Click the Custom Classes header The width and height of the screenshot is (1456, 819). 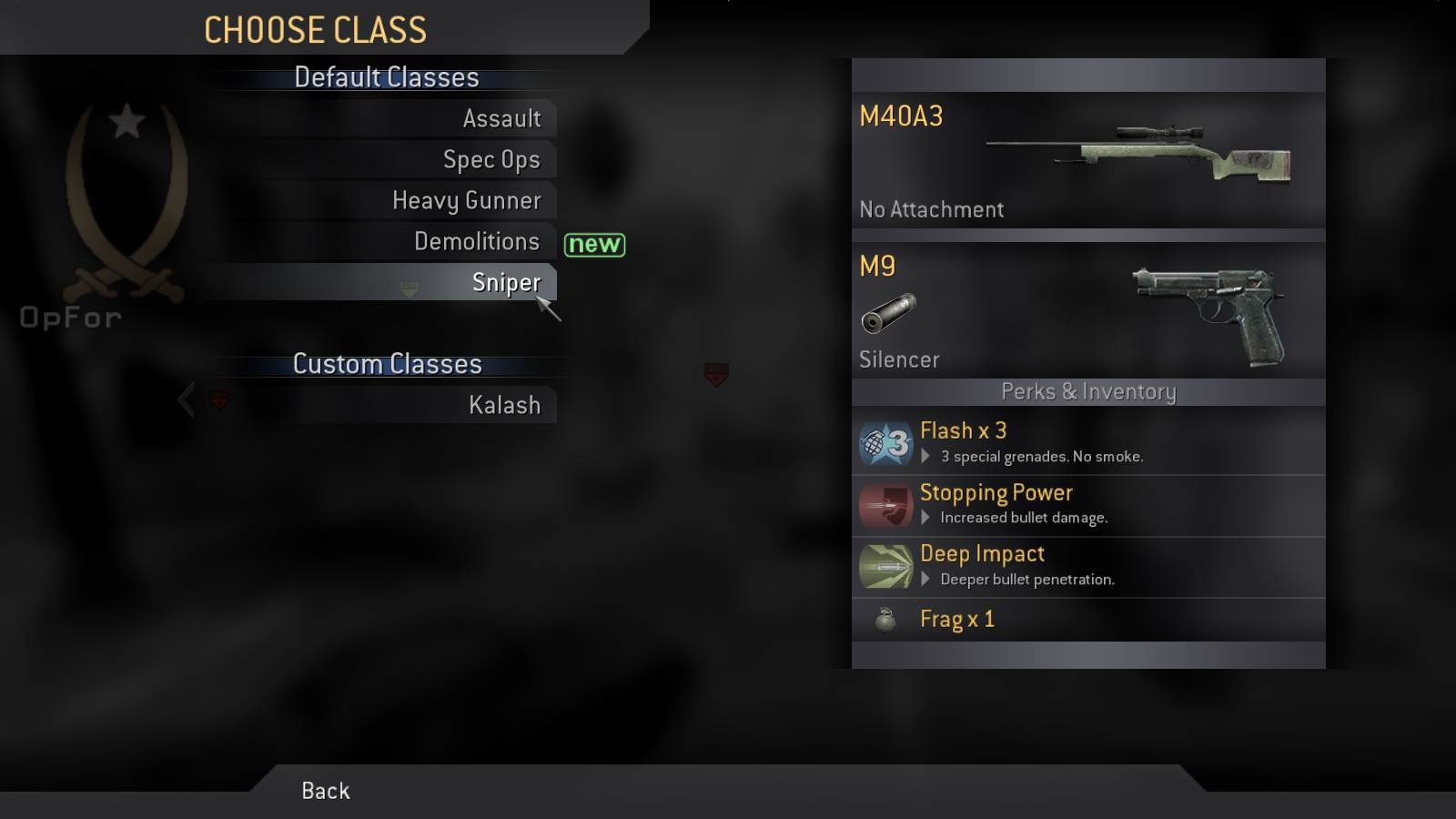pos(387,364)
